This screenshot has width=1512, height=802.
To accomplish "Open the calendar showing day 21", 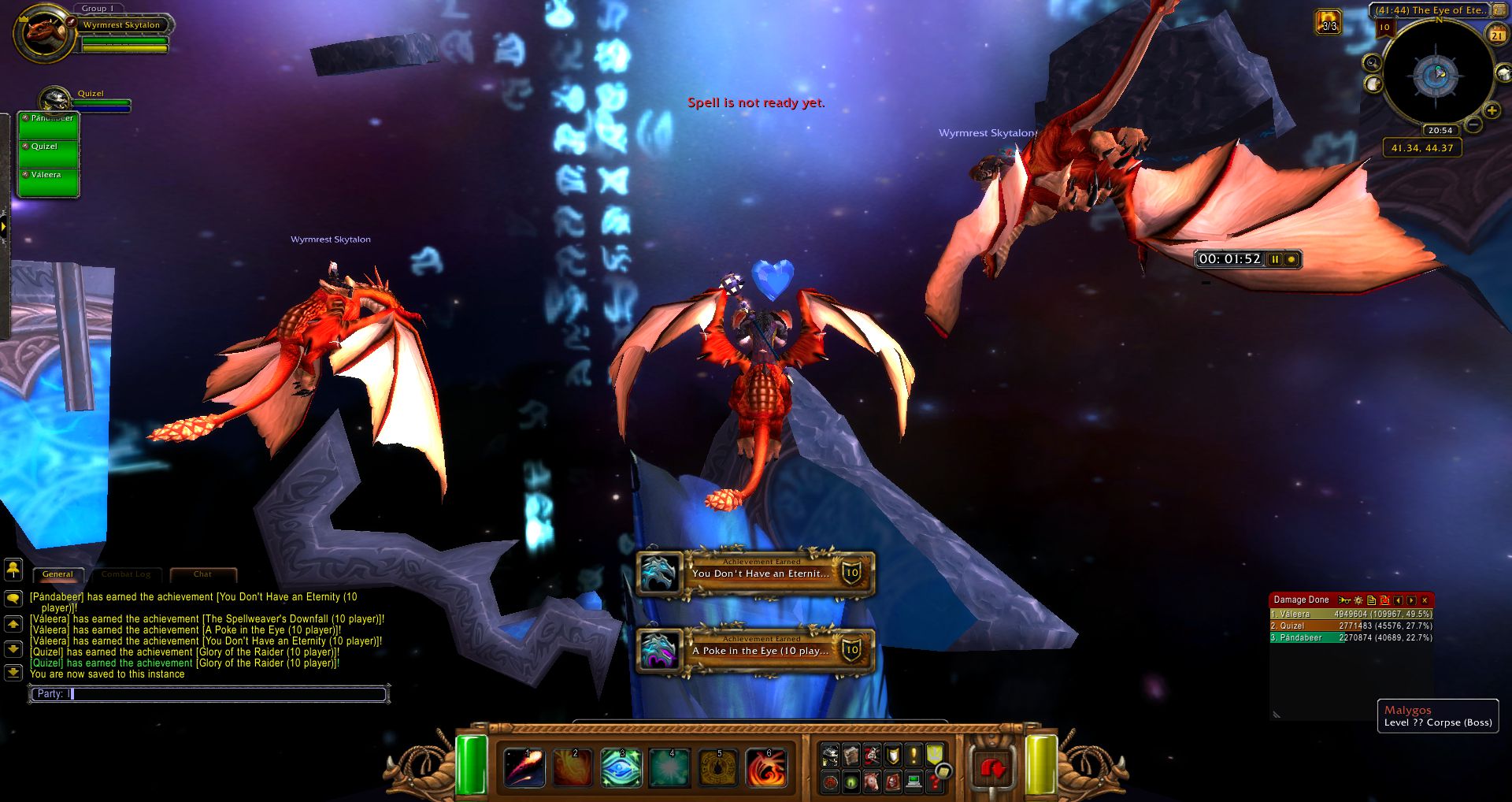I will 1496,34.
